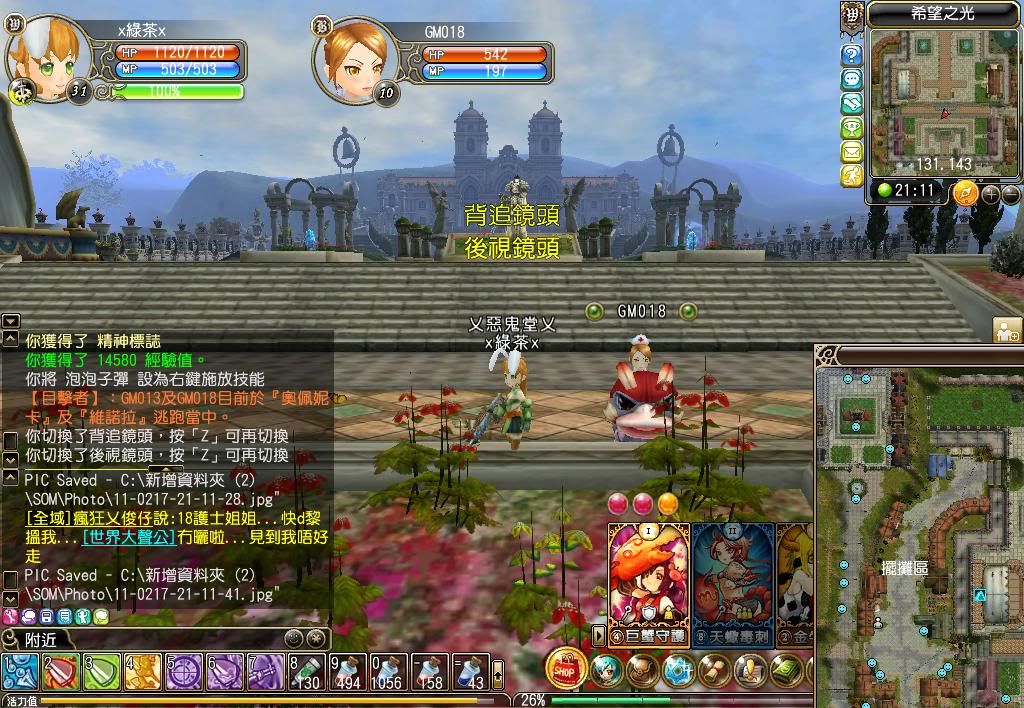Use the potion with 1056 count

389,671
